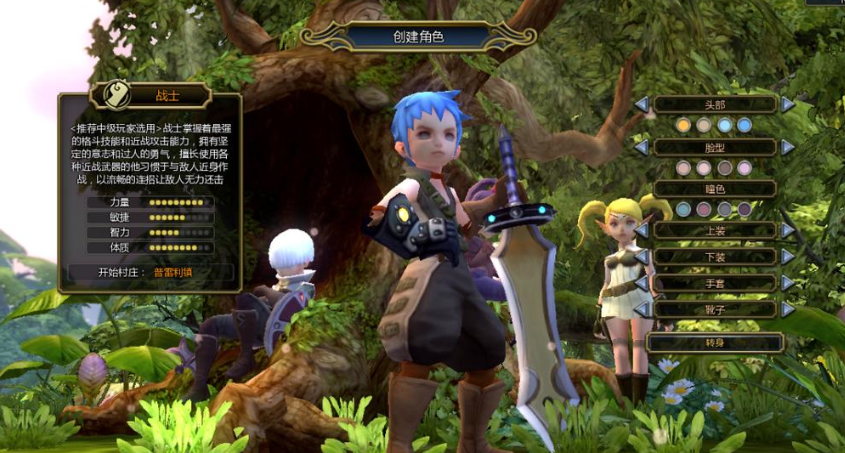The height and width of the screenshot is (453, 845).
Task: Select previous 头部 head style with left arrow
Action: (x=641, y=104)
